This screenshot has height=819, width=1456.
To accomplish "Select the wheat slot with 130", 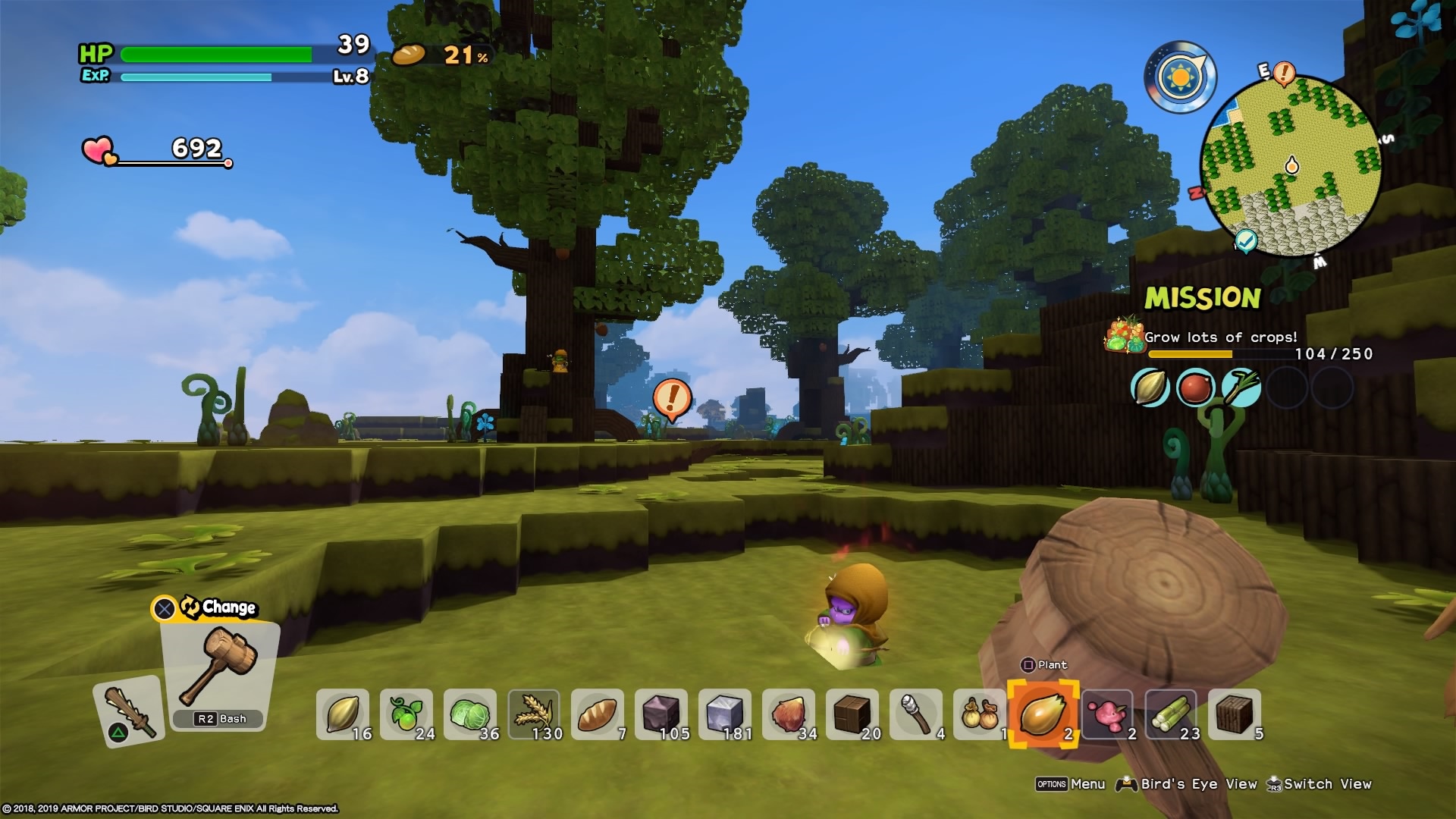I will [x=534, y=714].
